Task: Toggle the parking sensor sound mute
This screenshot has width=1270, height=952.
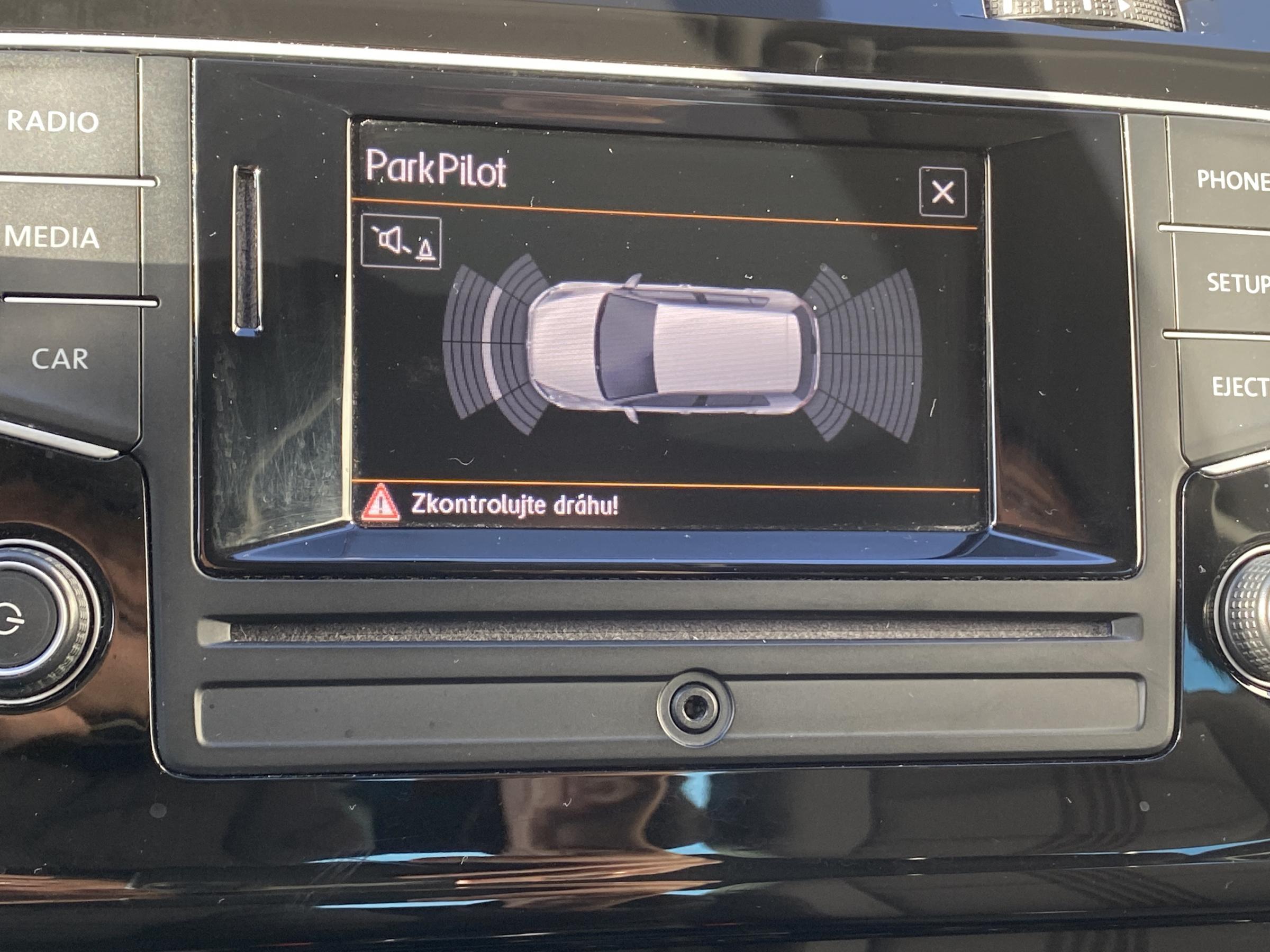Action: pyautogui.click(x=401, y=243)
